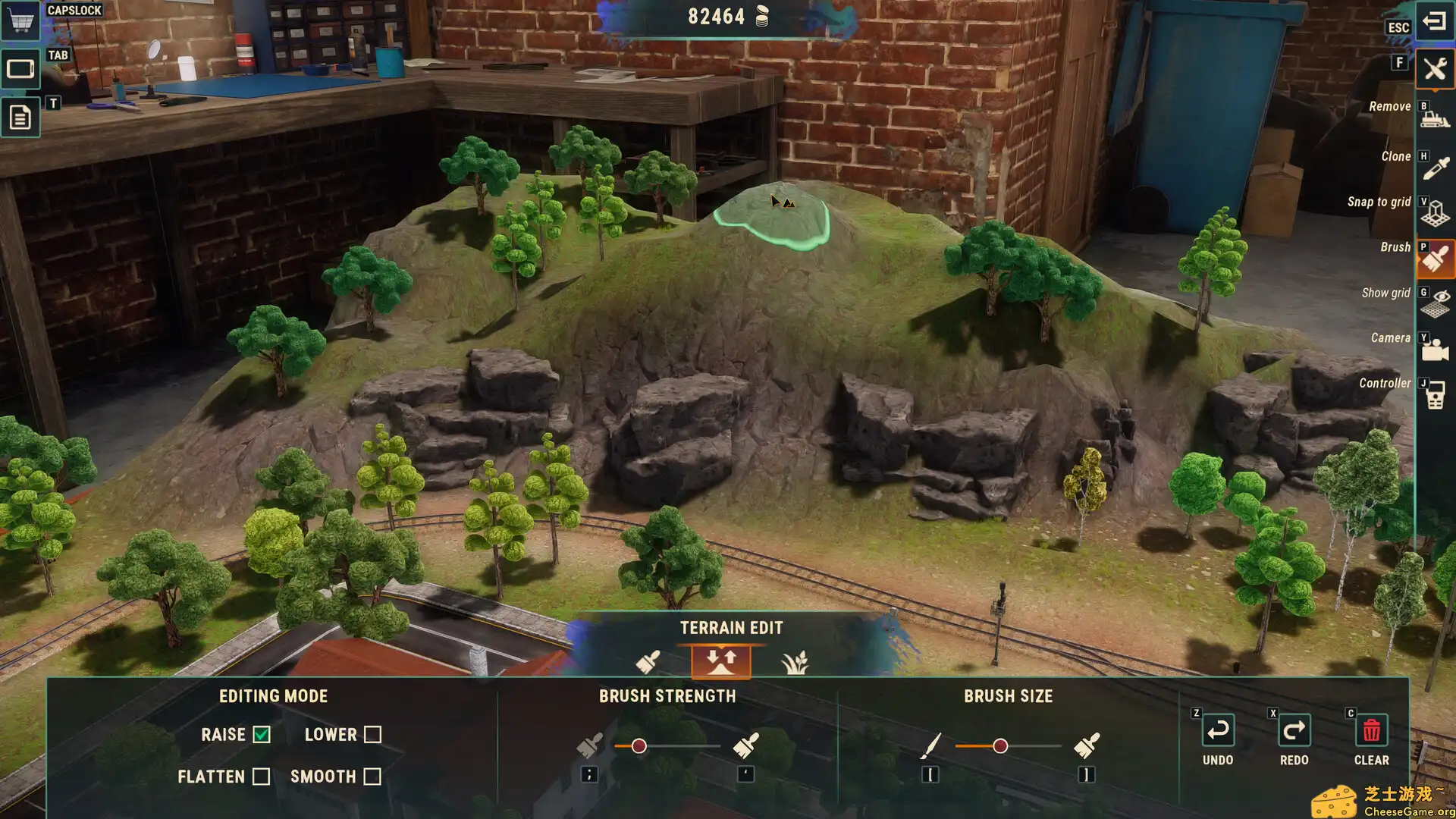
Task: Toggle the crossed tools build menu
Action: [1434, 70]
